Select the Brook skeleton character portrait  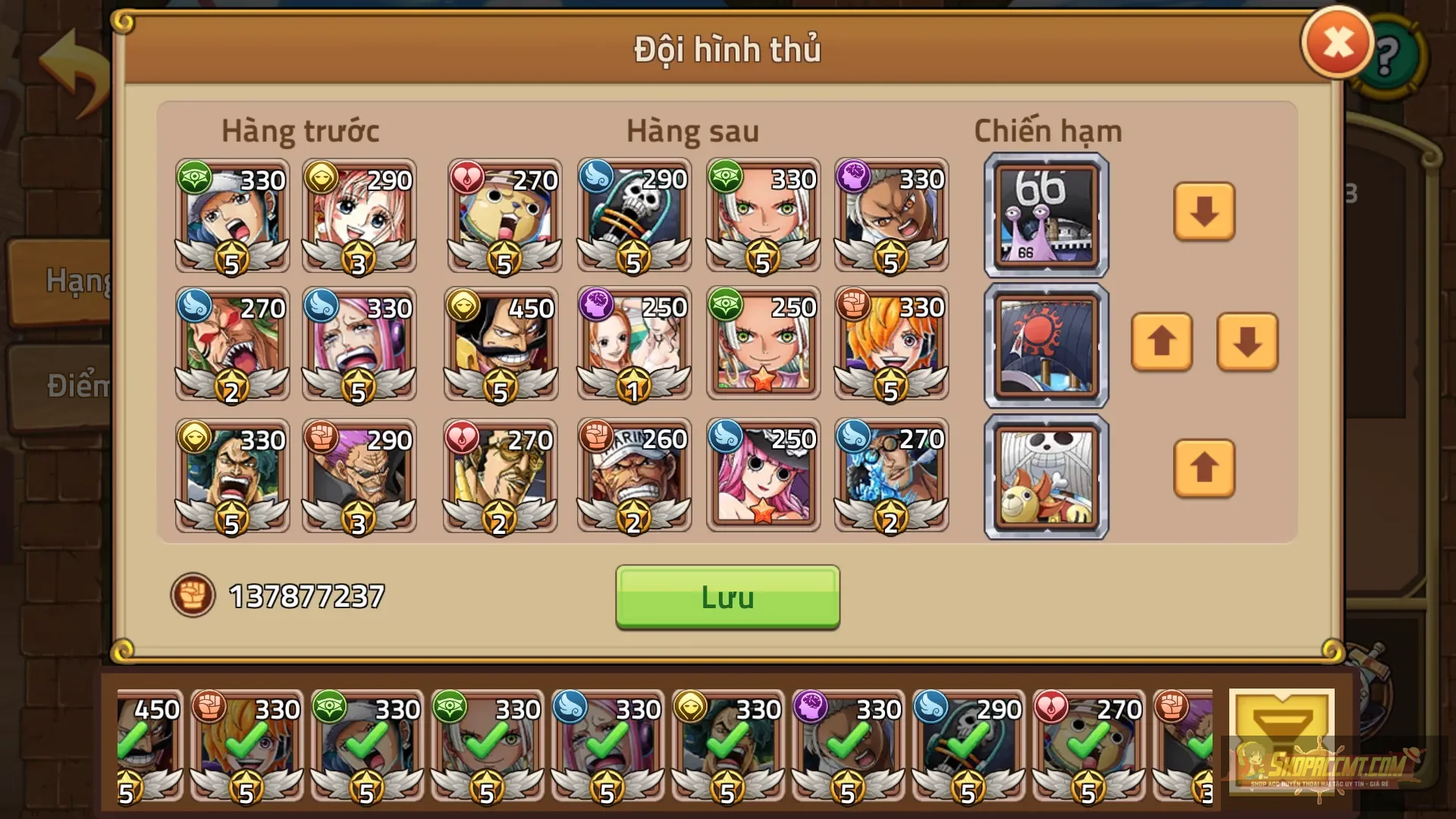coord(632,215)
